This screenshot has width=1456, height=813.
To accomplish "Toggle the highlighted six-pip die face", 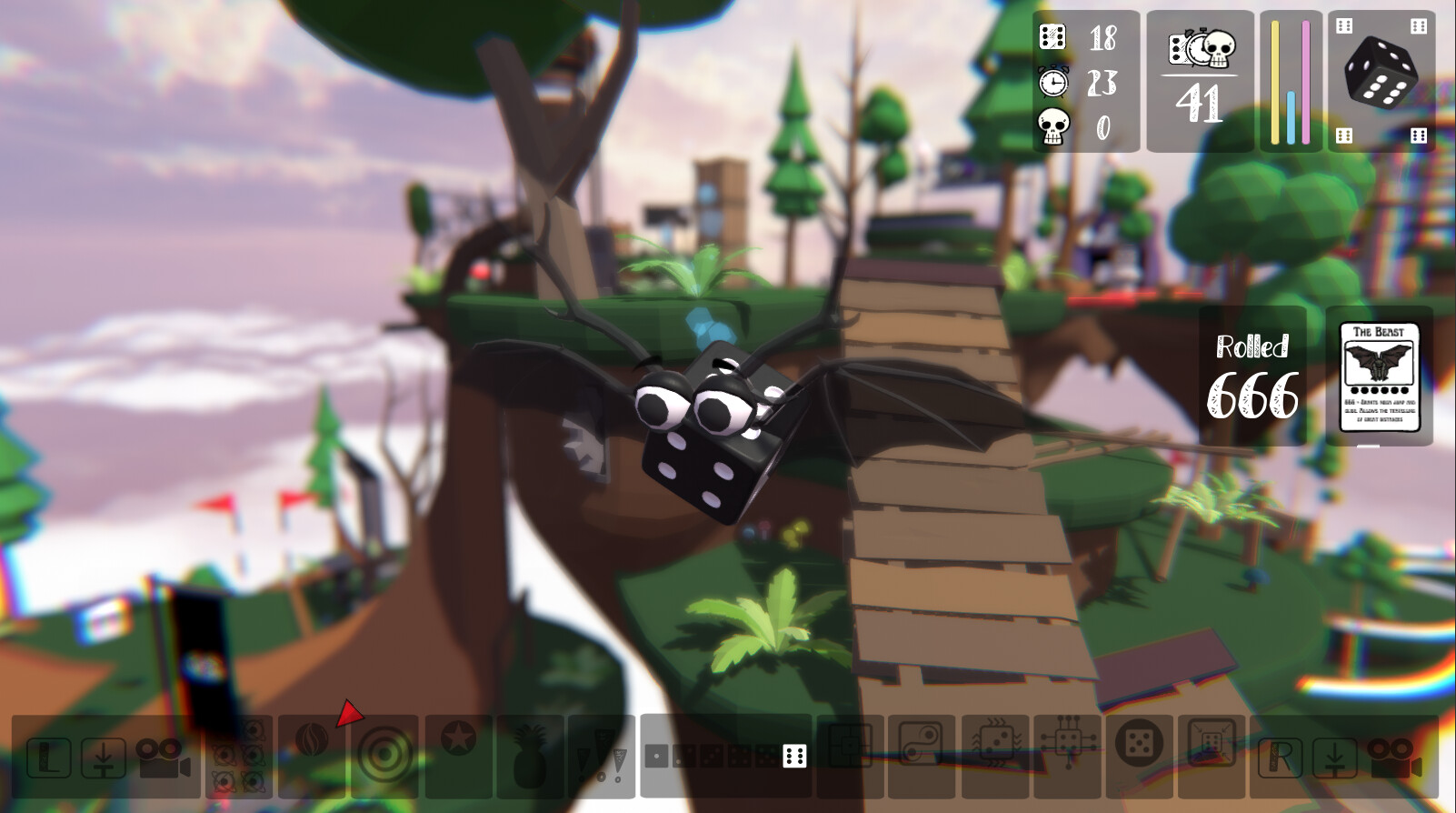I will coord(793,755).
